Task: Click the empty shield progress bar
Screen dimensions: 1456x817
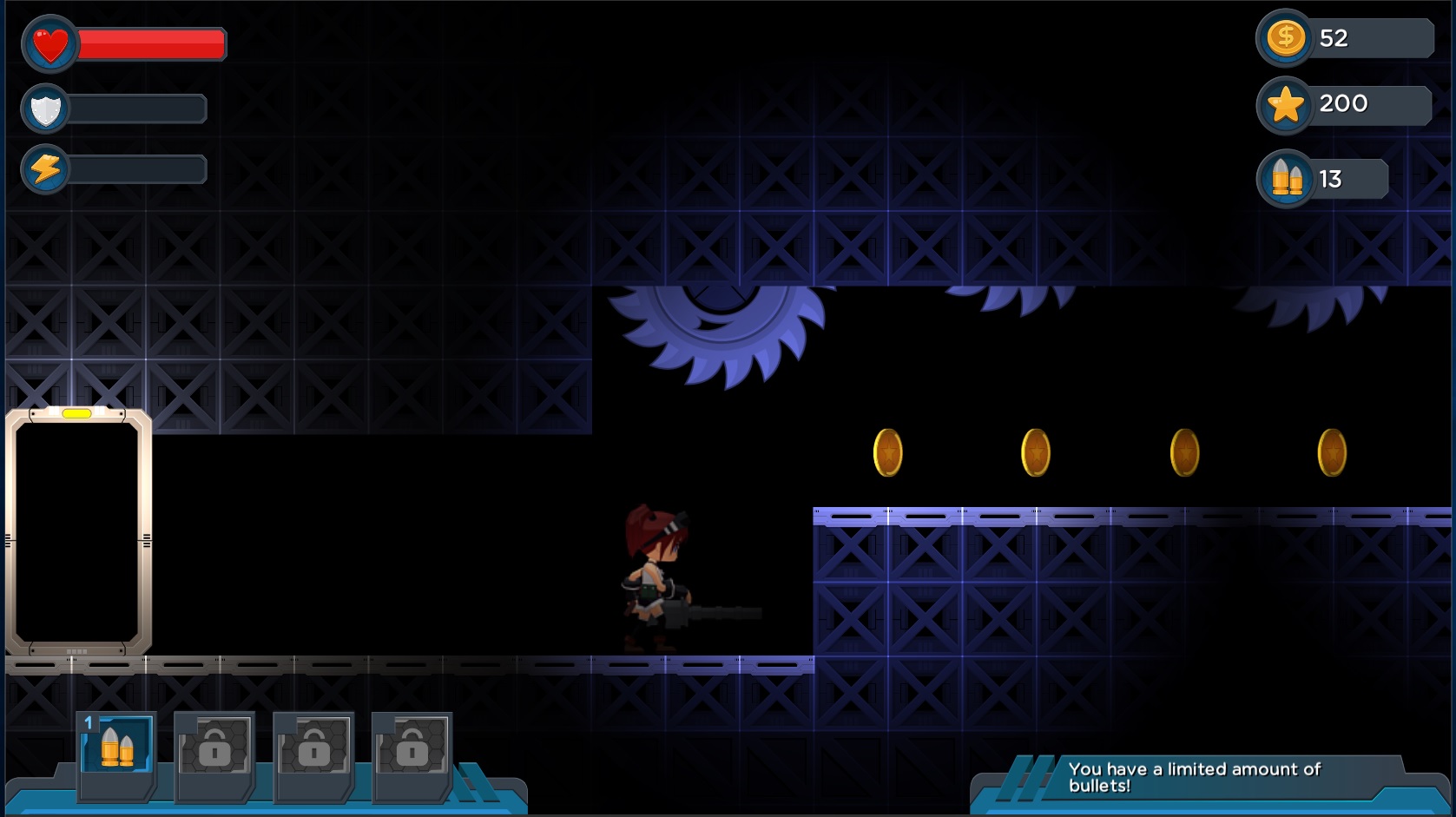Action: pyautogui.click(x=139, y=109)
